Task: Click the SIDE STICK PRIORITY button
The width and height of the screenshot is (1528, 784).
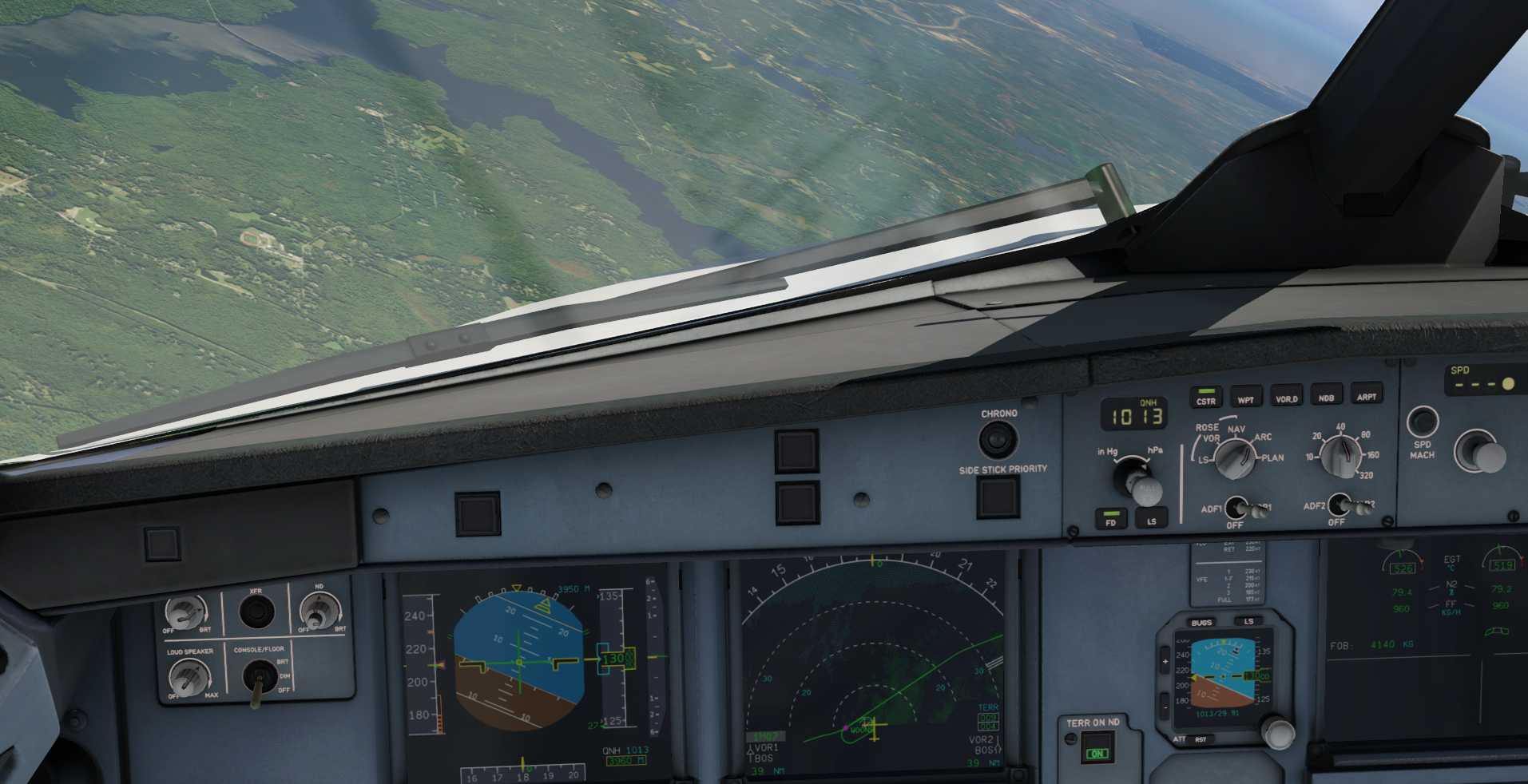Action: (998, 497)
